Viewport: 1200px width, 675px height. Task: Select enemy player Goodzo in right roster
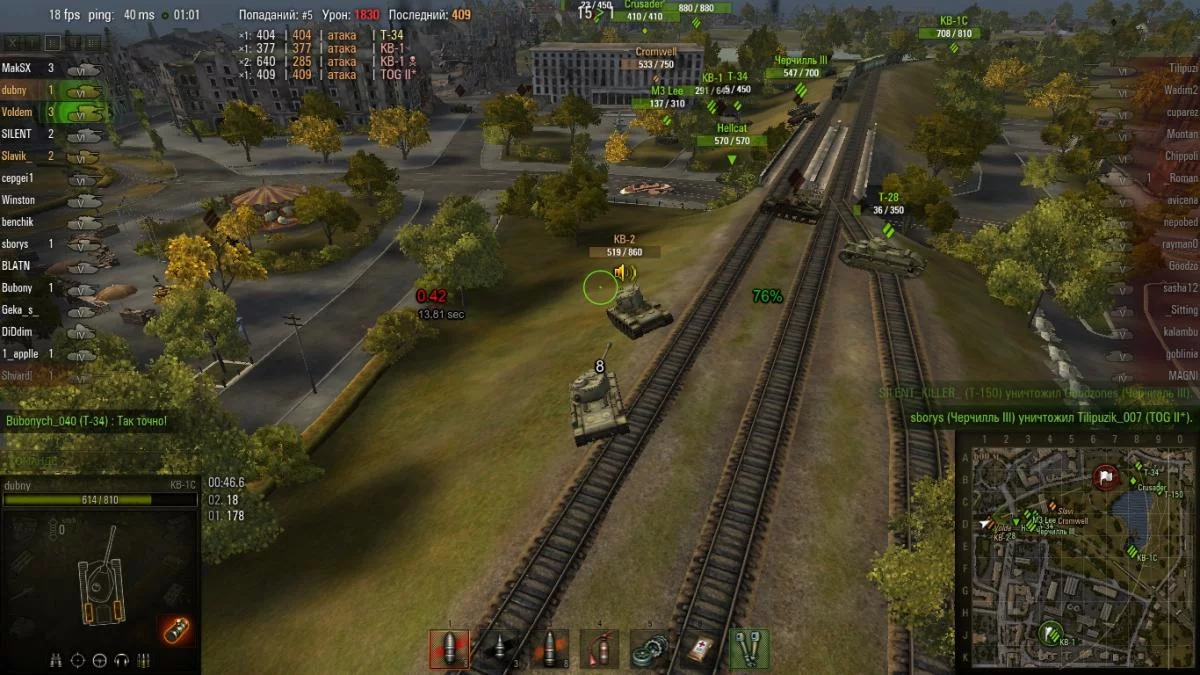(x=1182, y=266)
